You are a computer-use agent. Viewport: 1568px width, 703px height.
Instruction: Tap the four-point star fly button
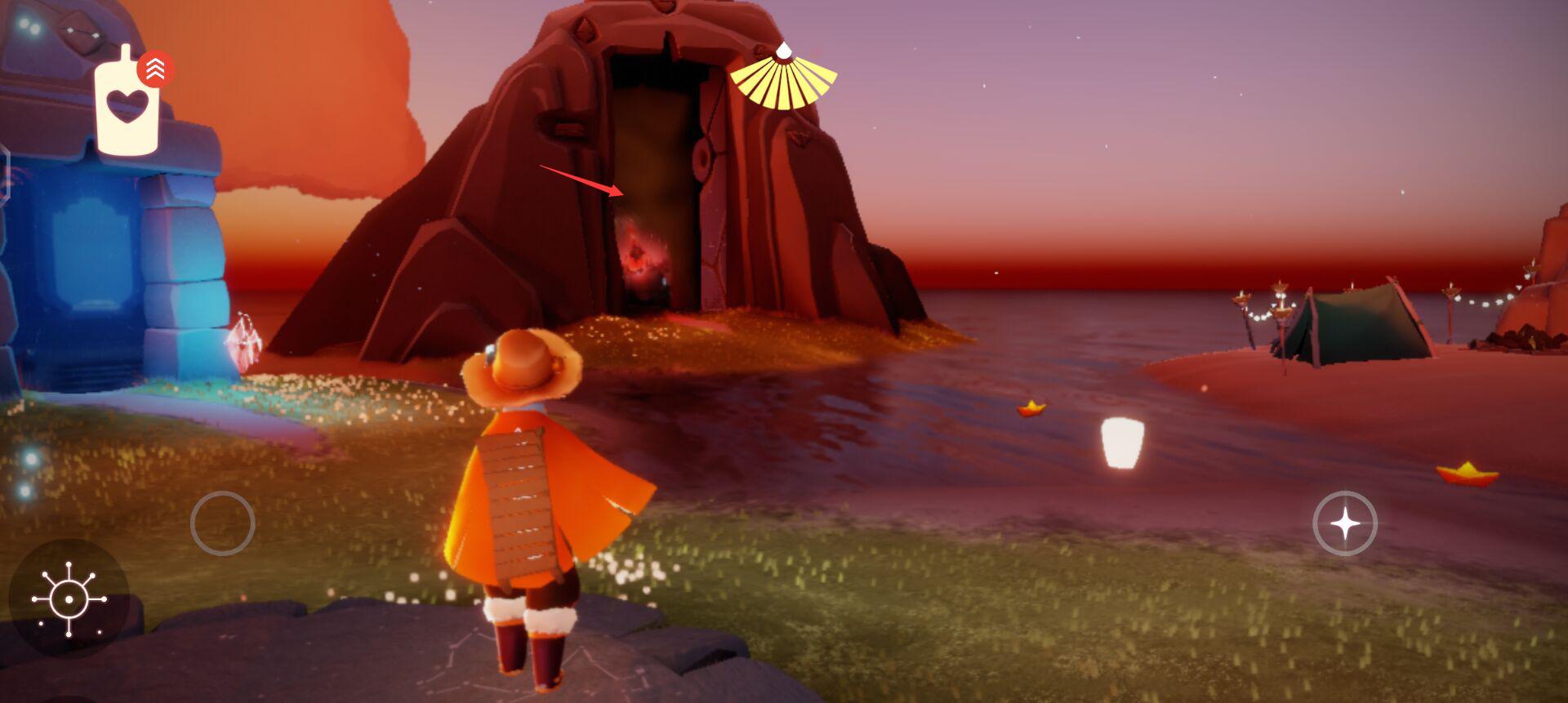(x=1344, y=523)
